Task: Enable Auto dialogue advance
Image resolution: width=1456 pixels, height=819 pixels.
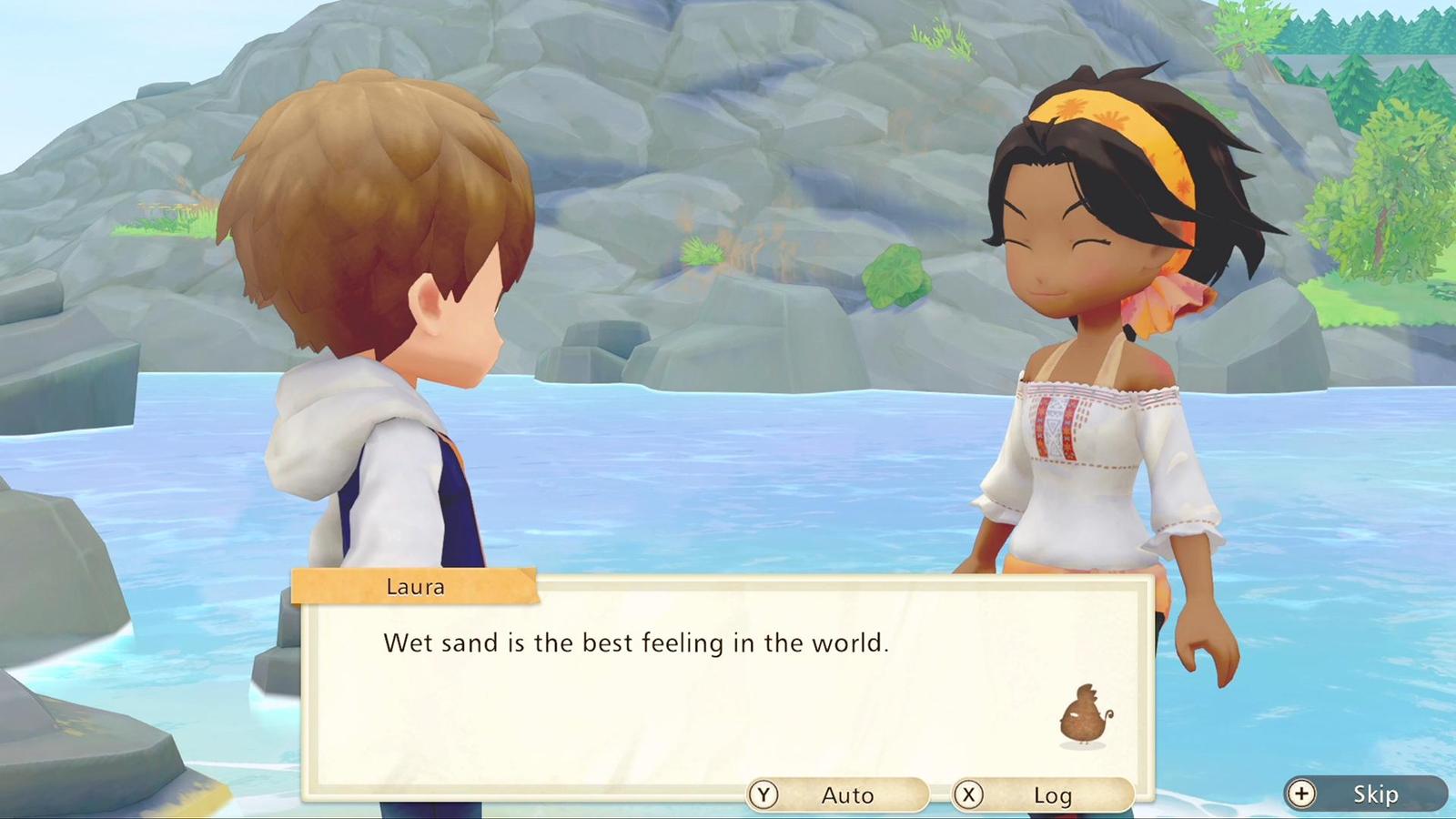Action: tap(837, 795)
